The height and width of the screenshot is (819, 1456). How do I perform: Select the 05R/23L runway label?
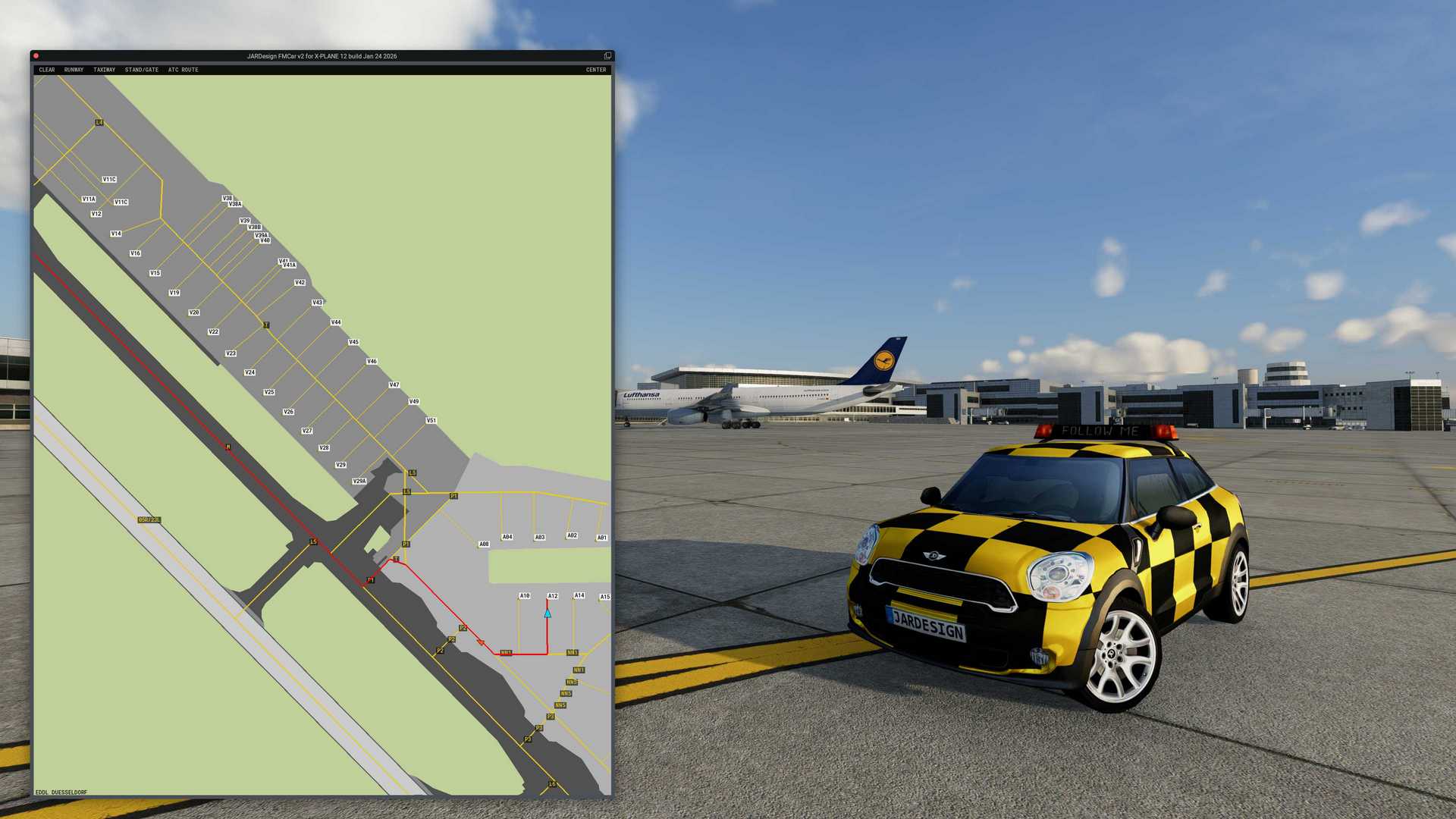click(149, 519)
